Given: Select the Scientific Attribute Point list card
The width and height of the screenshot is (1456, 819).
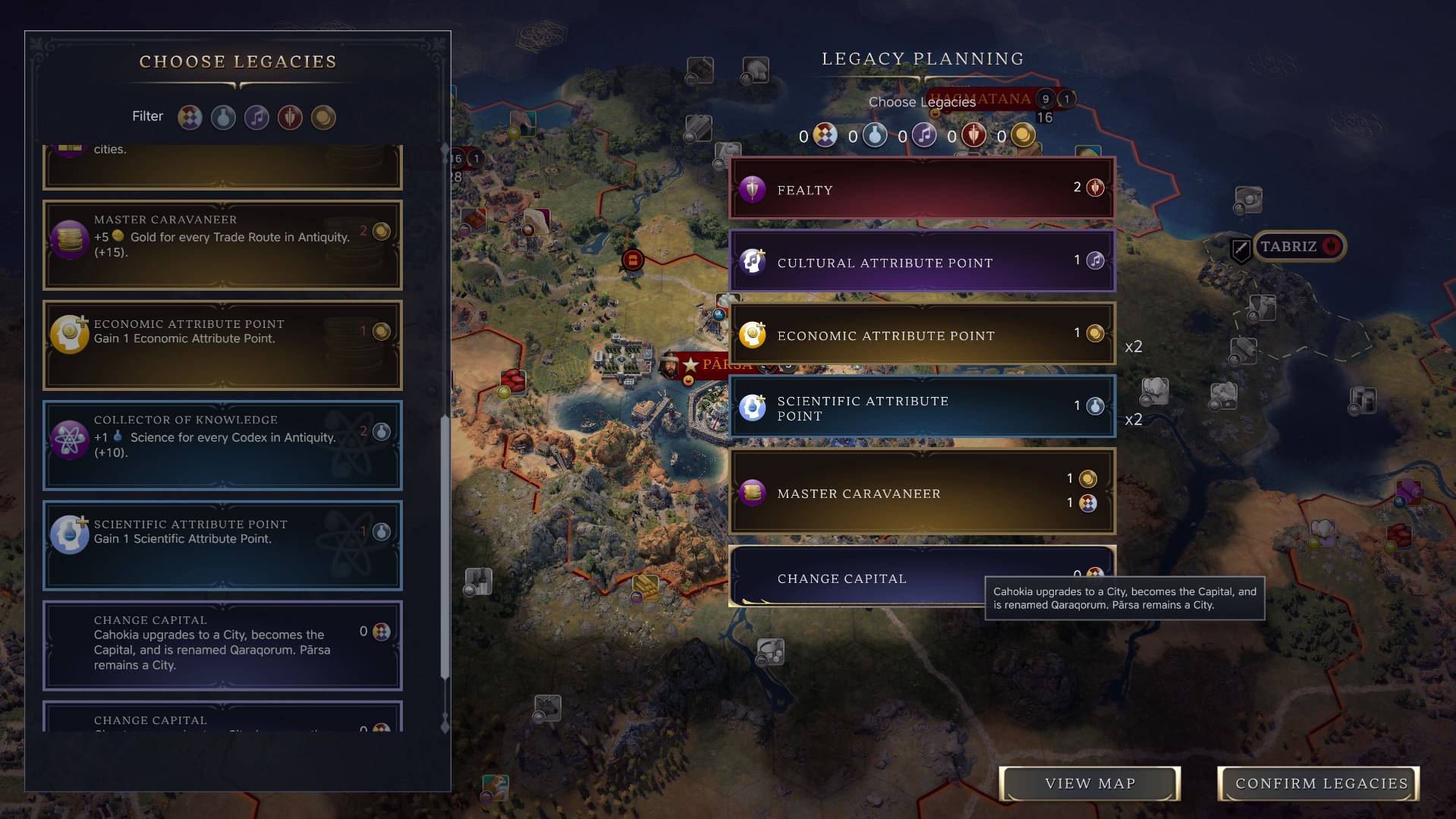Looking at the screenshot, I should (222, 545).
